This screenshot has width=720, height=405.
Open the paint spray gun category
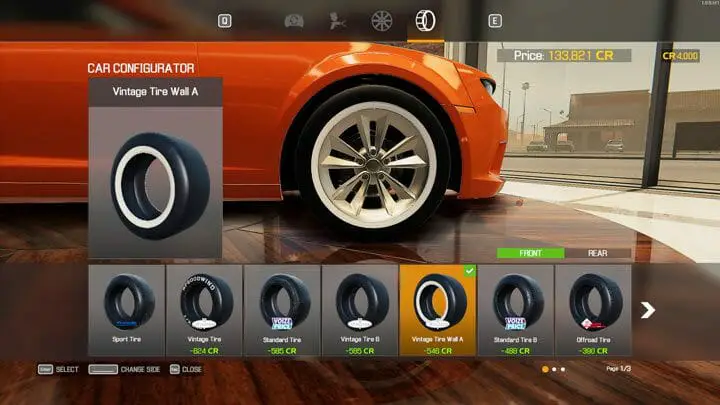point(337,20)
